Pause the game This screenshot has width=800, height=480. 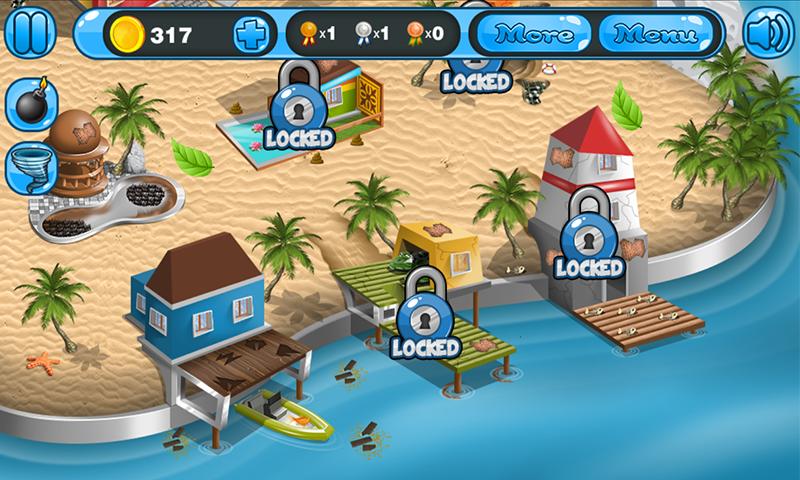coord(31,32)
